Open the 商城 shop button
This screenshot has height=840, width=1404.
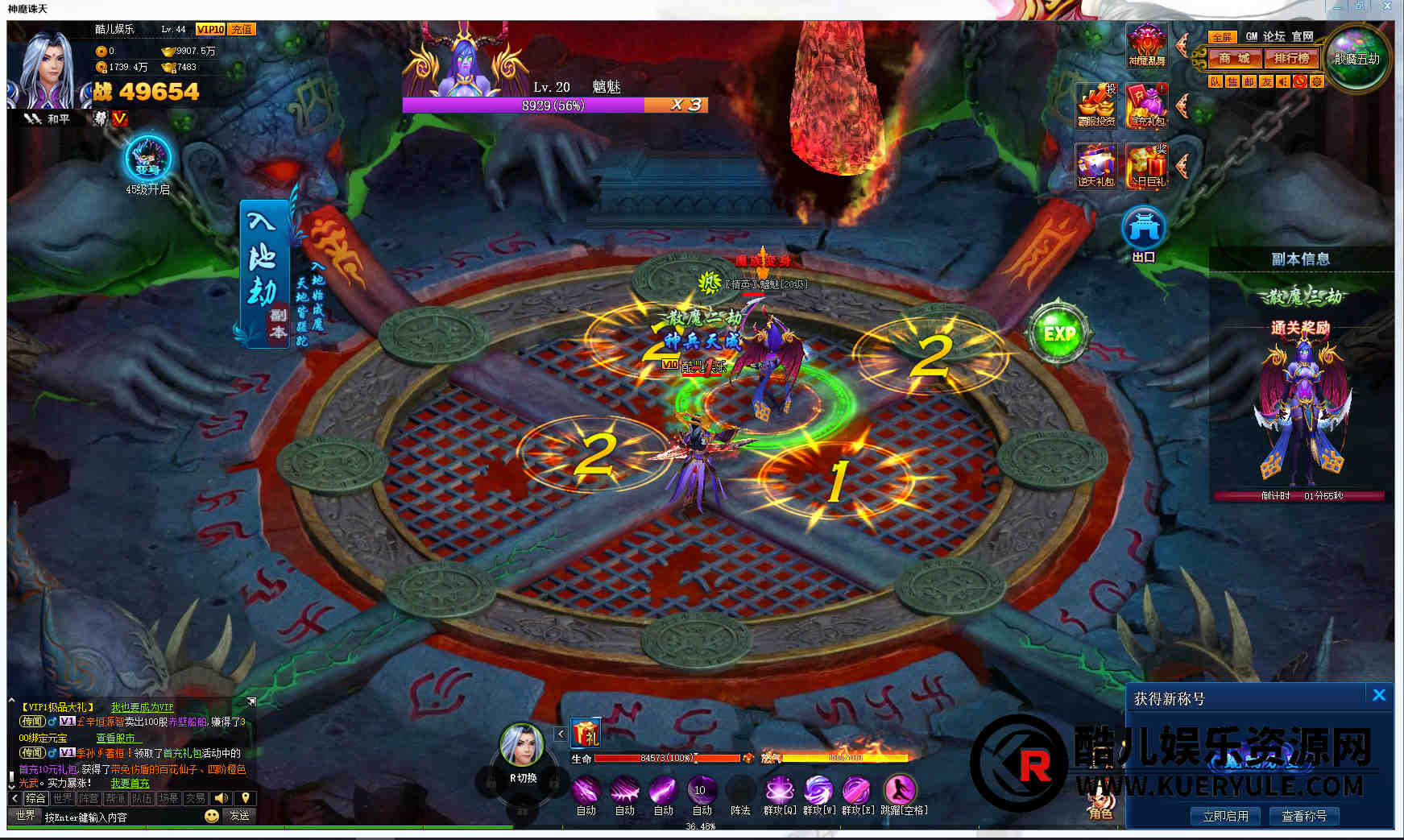(x=1233, y=59)
